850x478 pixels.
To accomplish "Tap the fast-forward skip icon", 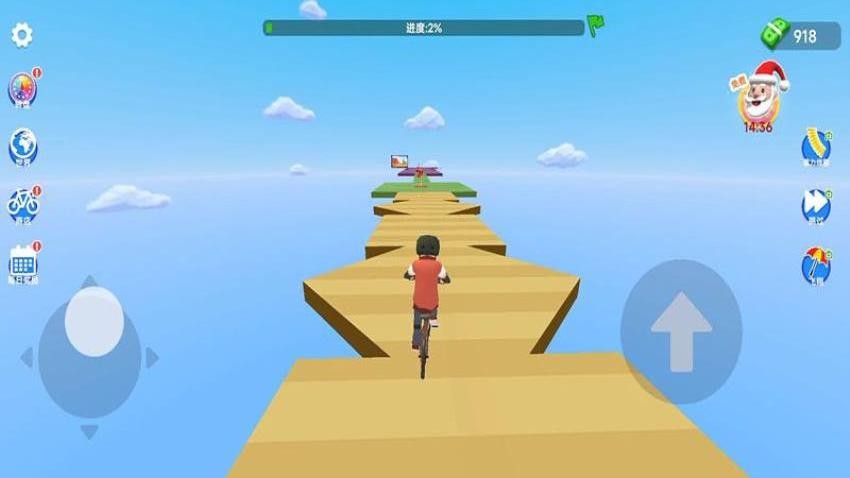I will 816,206.
